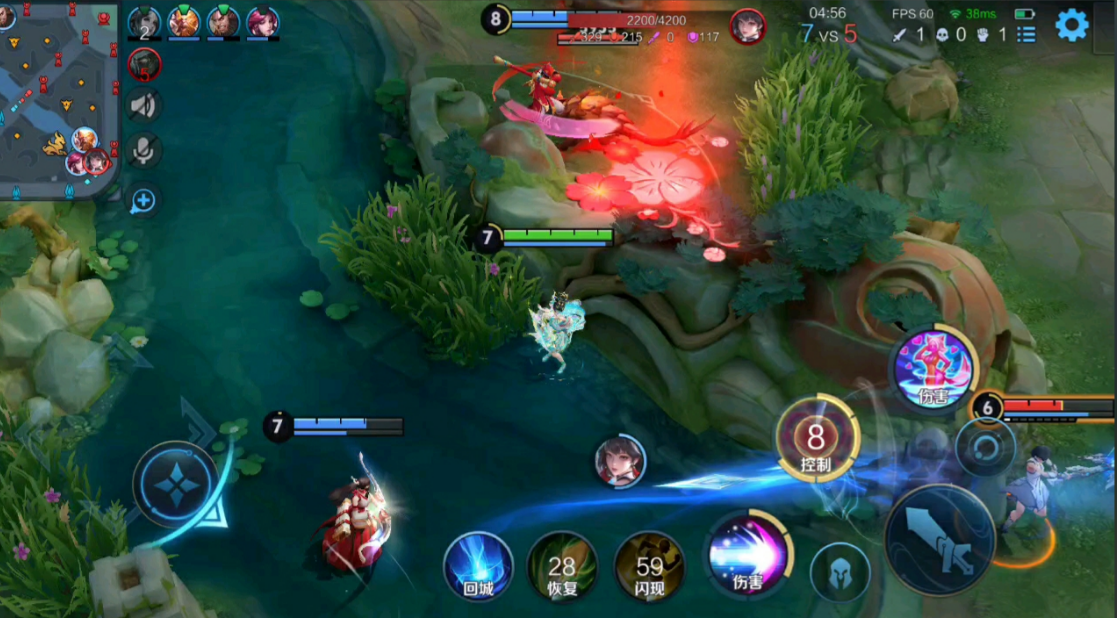Screen dimensions: 1117x618
Task: Tap the sword basic attack button
Action: coord(938,539)
